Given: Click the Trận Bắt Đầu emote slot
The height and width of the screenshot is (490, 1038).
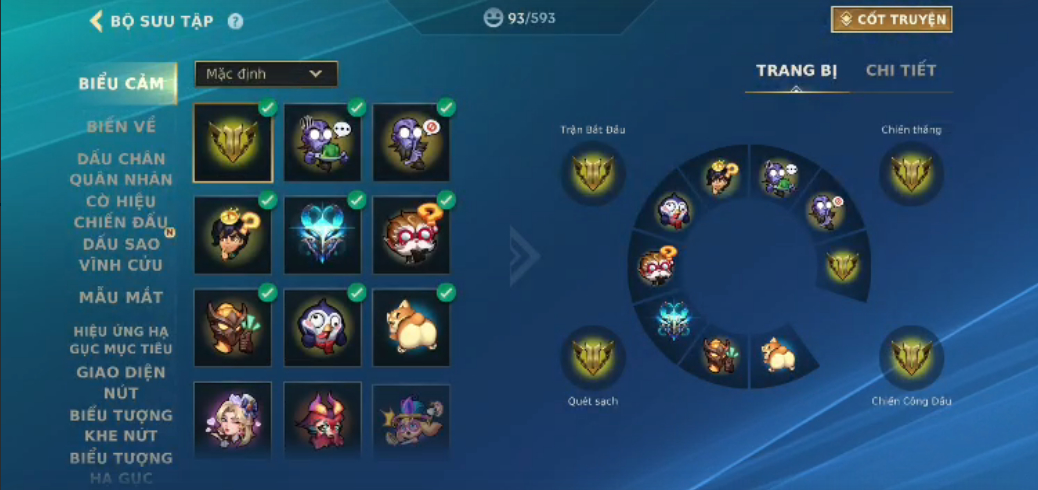Looking at the screenshot, I should 593,174.
